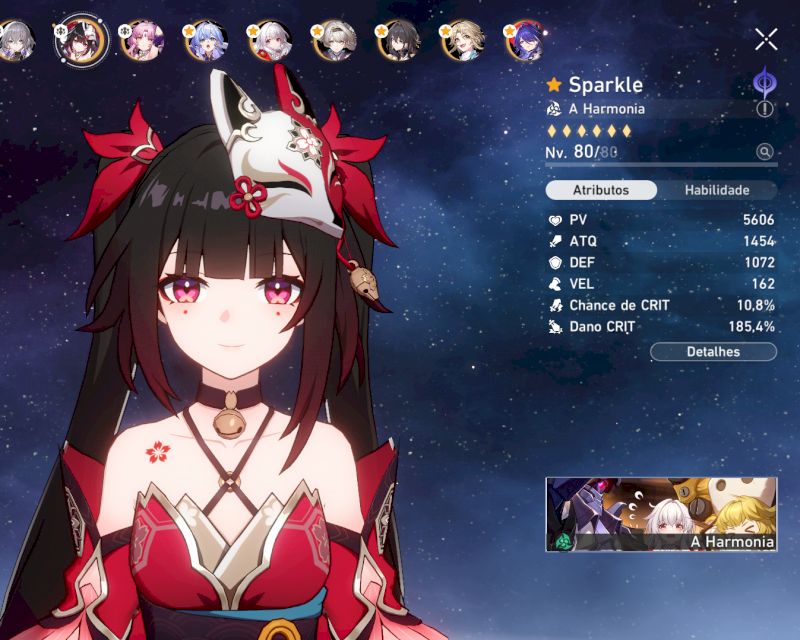Switch to the Habilidade tab
The width and height of the screenshot is (800, 640).
(x=716, y=190)
